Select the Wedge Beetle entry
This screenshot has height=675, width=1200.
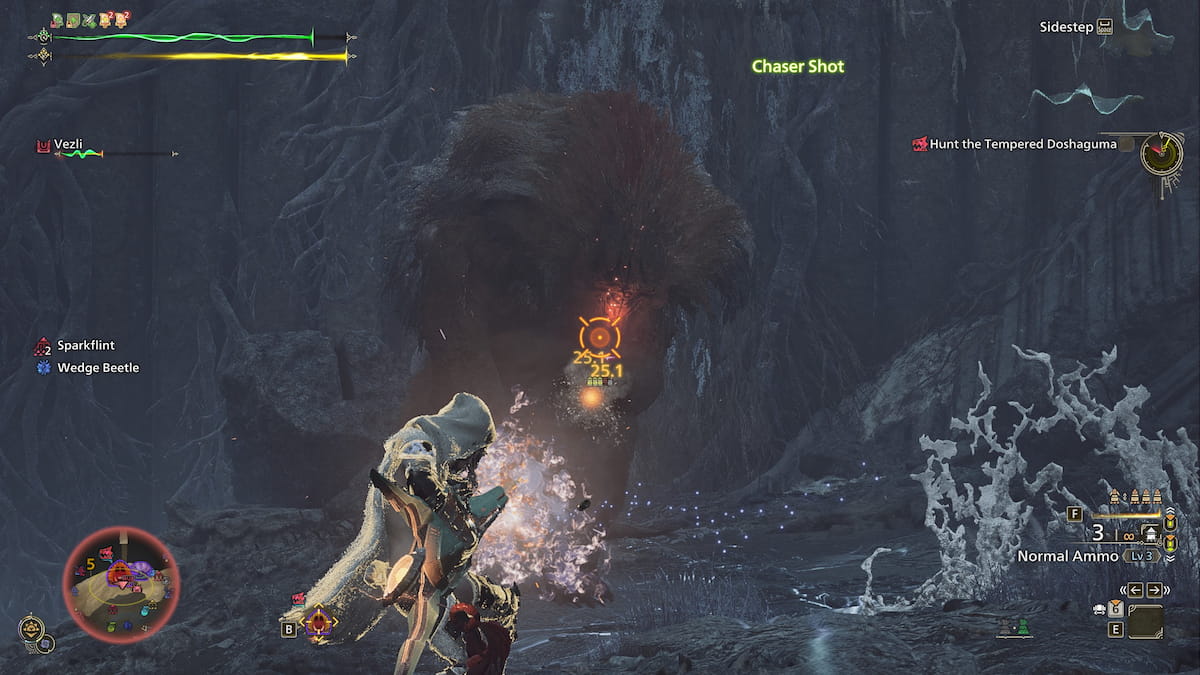(97, 368)
